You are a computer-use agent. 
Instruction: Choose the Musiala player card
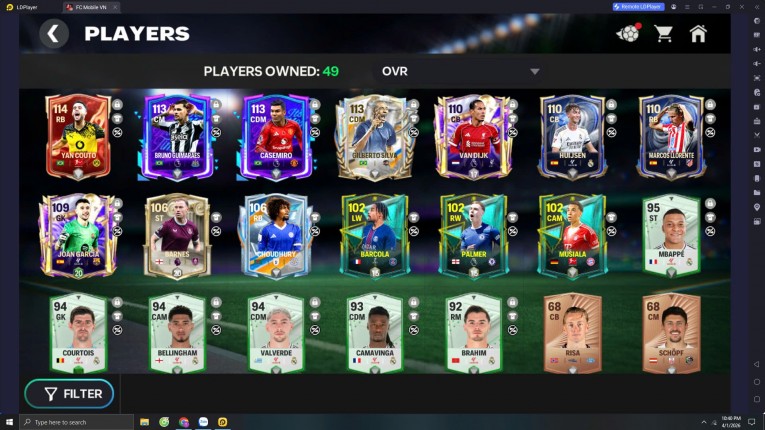pyautogui.click(x=571, y=235)
